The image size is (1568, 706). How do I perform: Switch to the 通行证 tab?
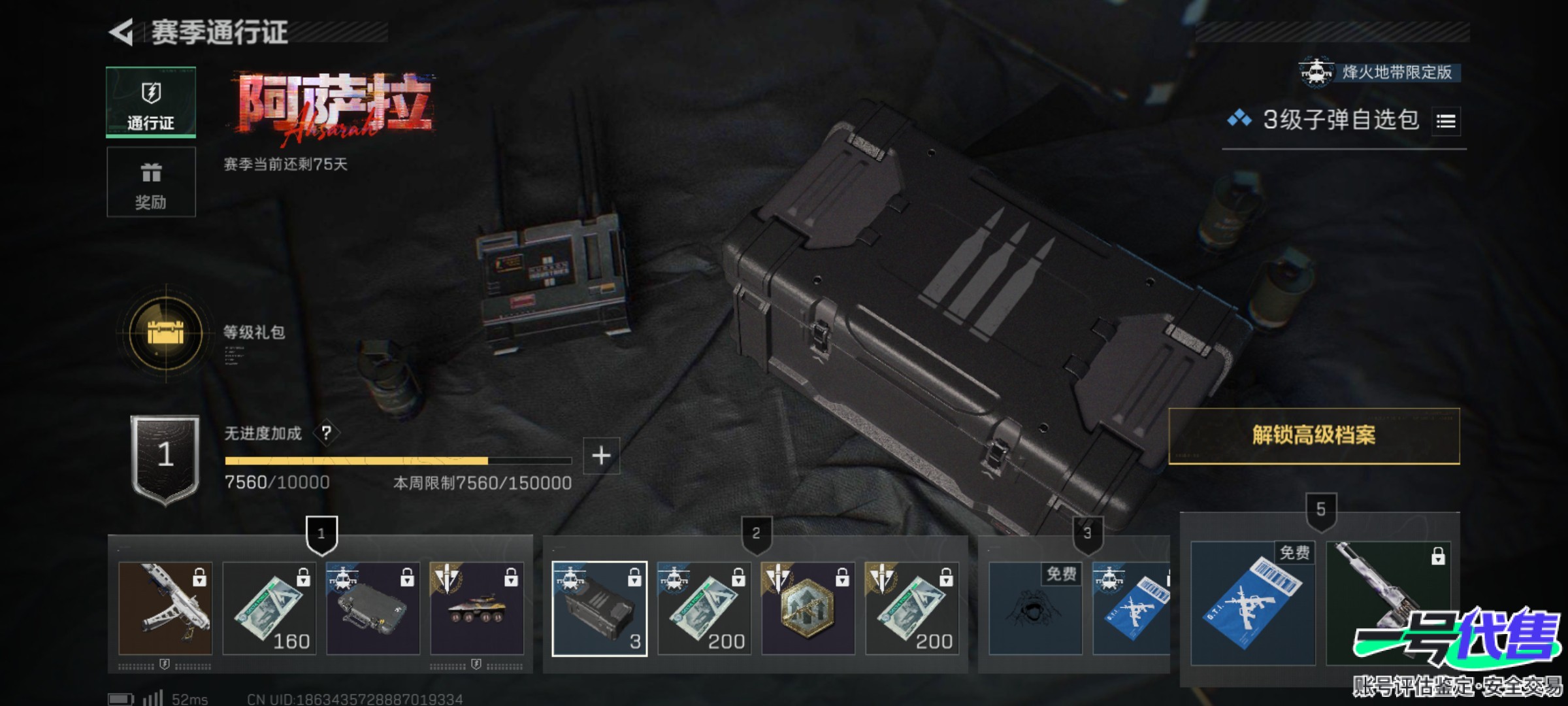(x=151, y=103)
